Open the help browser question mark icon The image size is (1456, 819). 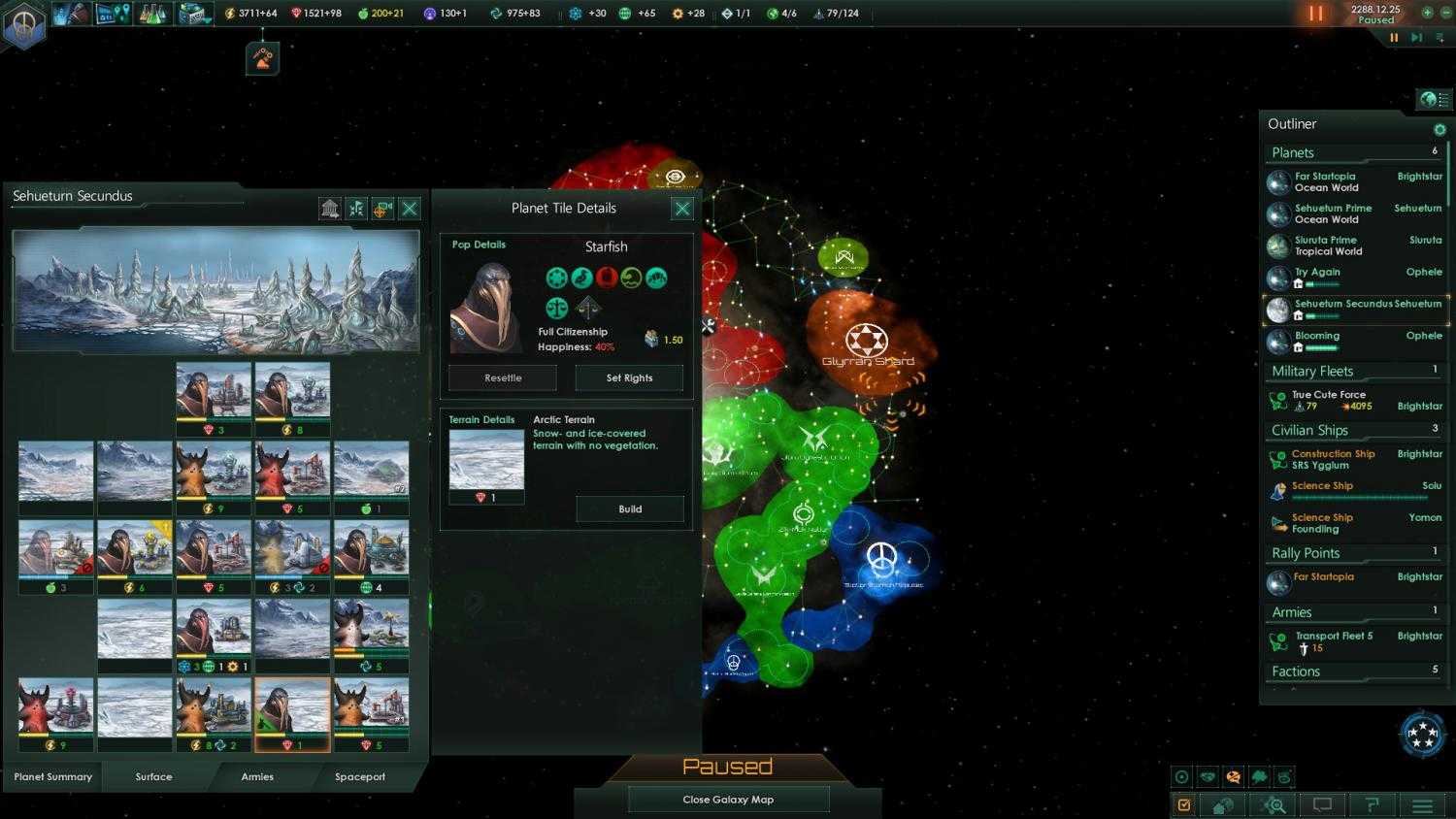[1373, 804]
